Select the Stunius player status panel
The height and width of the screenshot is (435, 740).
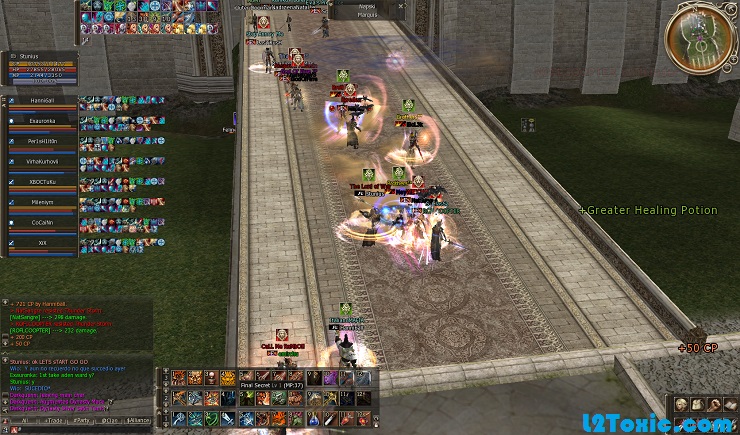(x=40, y=67)
